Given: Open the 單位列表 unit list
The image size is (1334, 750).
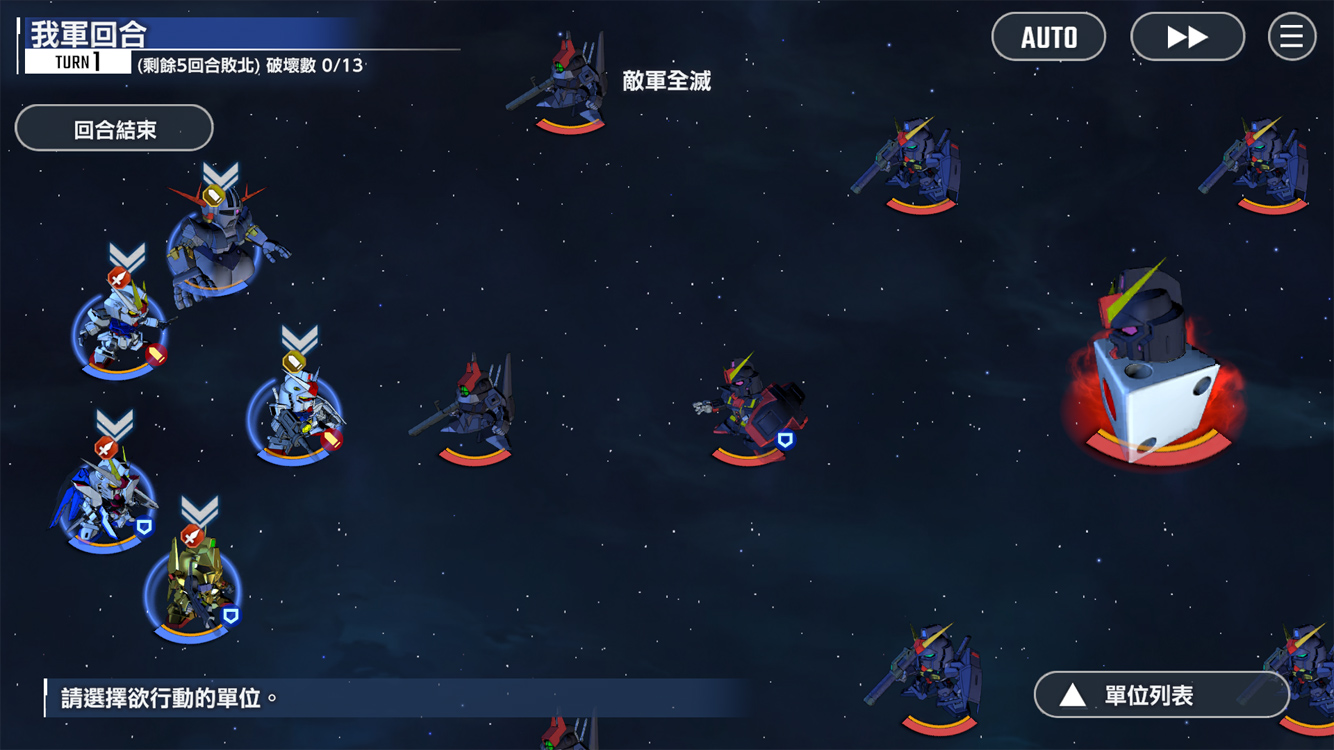Looking at the screenshot, I should 1161,695.
